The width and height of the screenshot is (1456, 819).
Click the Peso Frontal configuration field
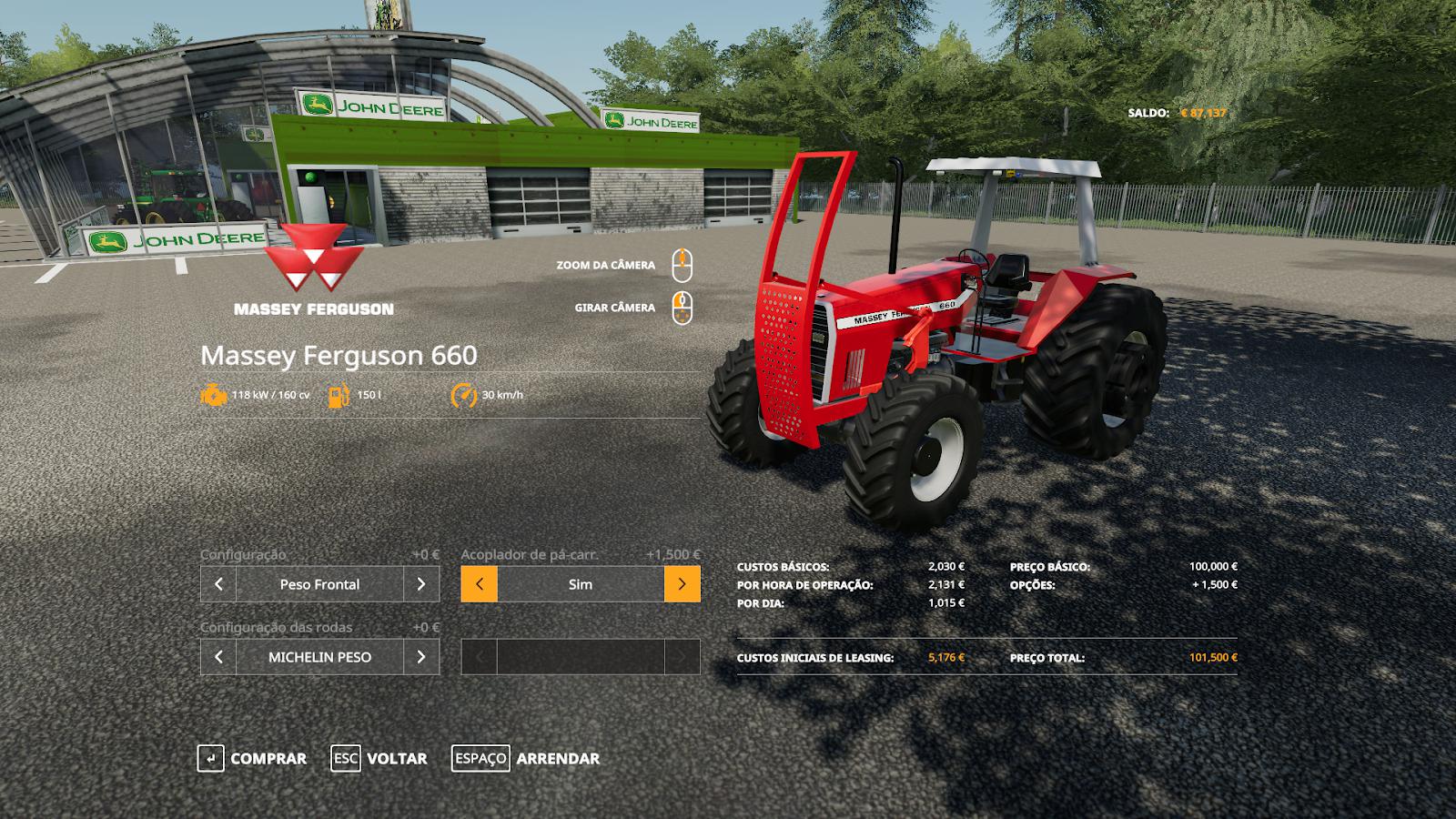pos(319,584)
